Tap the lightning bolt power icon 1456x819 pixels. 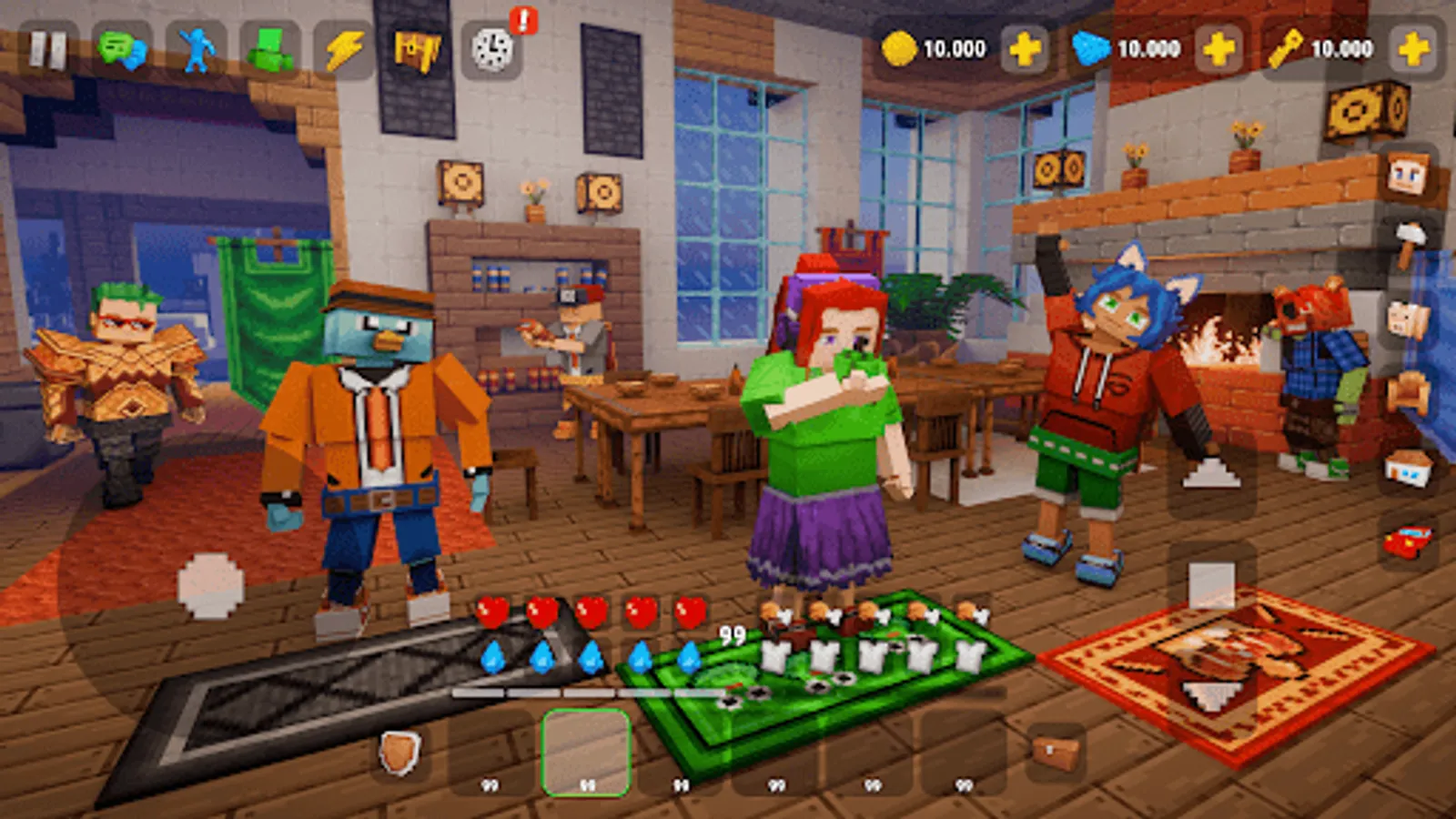(344, 50)
